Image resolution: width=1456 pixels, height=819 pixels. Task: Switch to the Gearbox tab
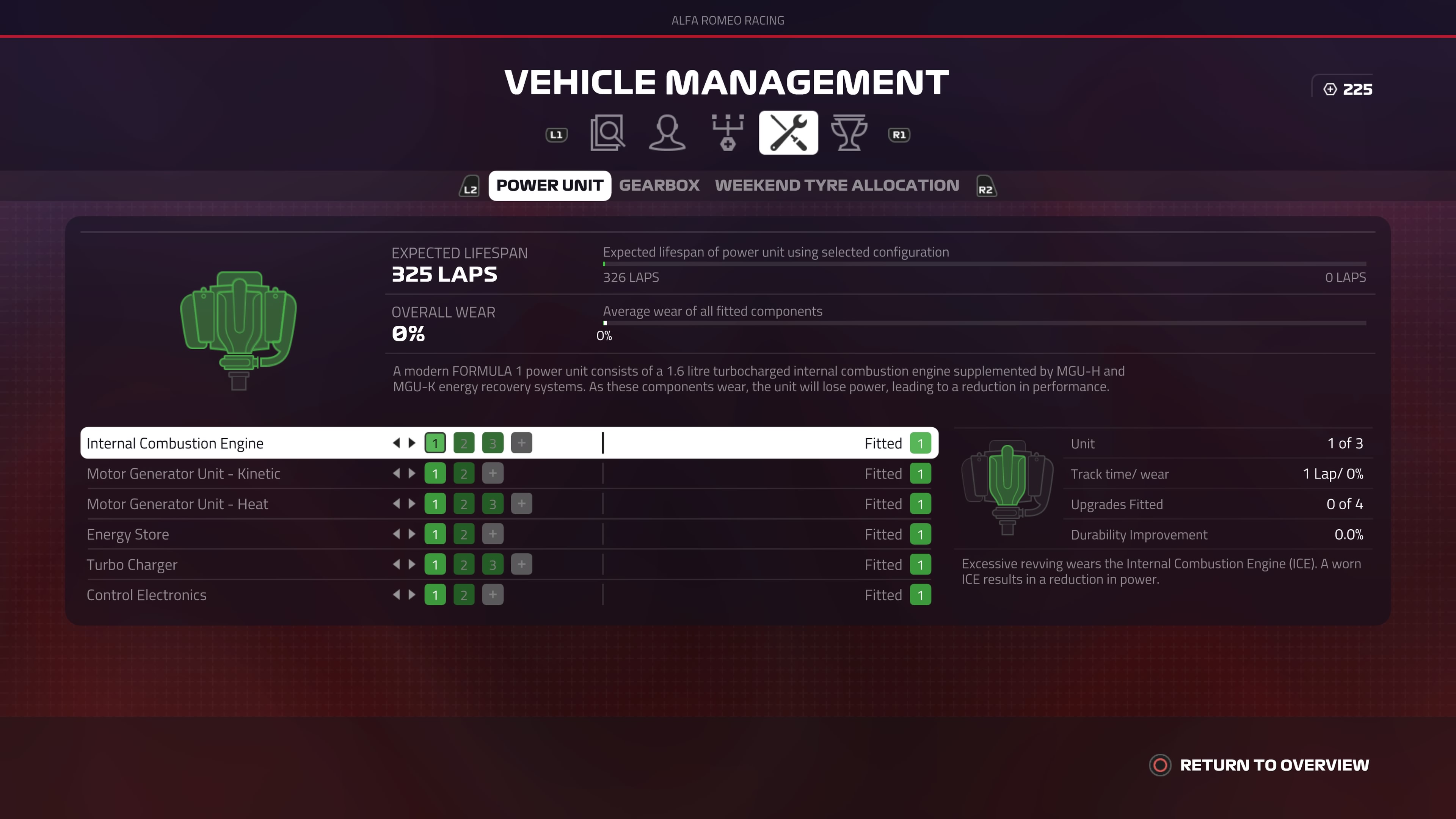(659, 185)
